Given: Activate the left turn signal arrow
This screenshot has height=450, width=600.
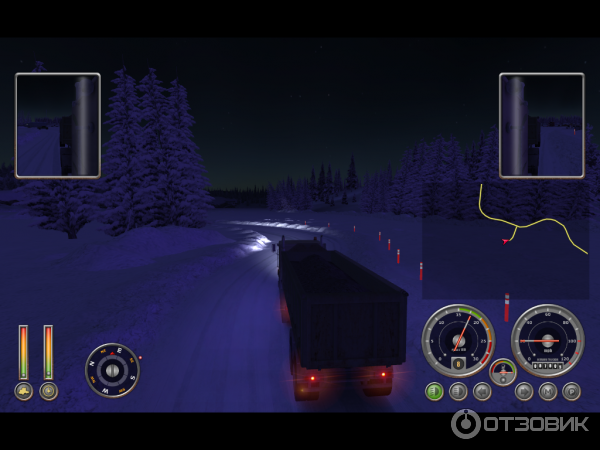Looking at the screenshot, I should 482,391.
